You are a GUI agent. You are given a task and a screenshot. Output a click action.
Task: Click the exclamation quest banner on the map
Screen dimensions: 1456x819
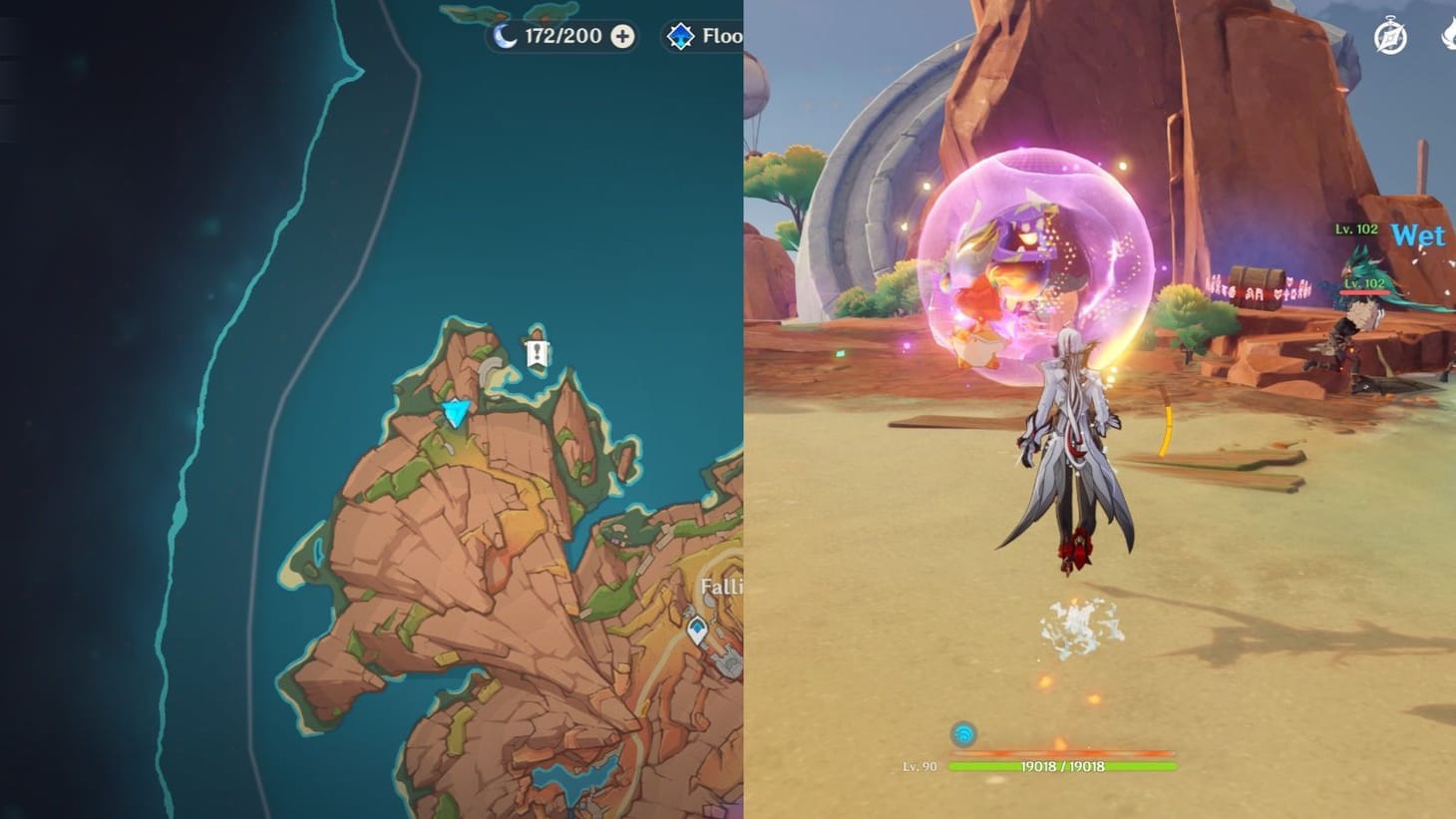tap(536, 354)
